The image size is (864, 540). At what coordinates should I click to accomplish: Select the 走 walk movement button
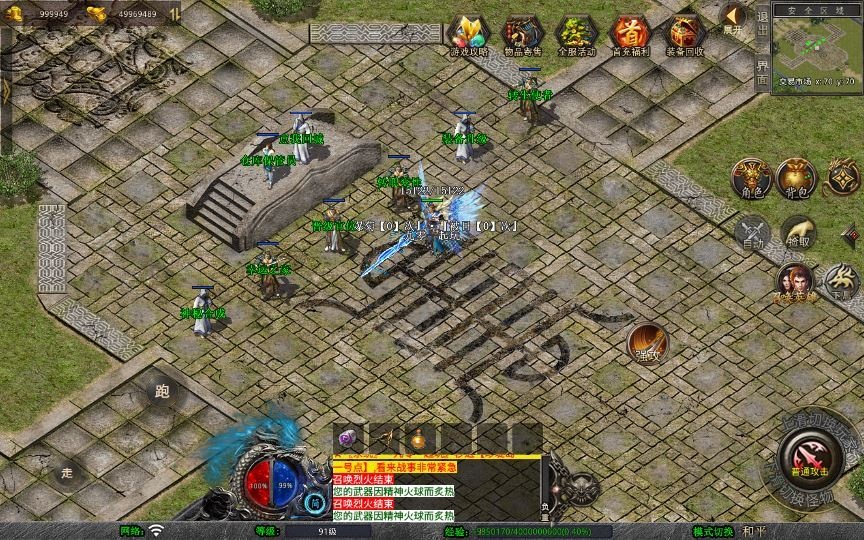(68, 472)
